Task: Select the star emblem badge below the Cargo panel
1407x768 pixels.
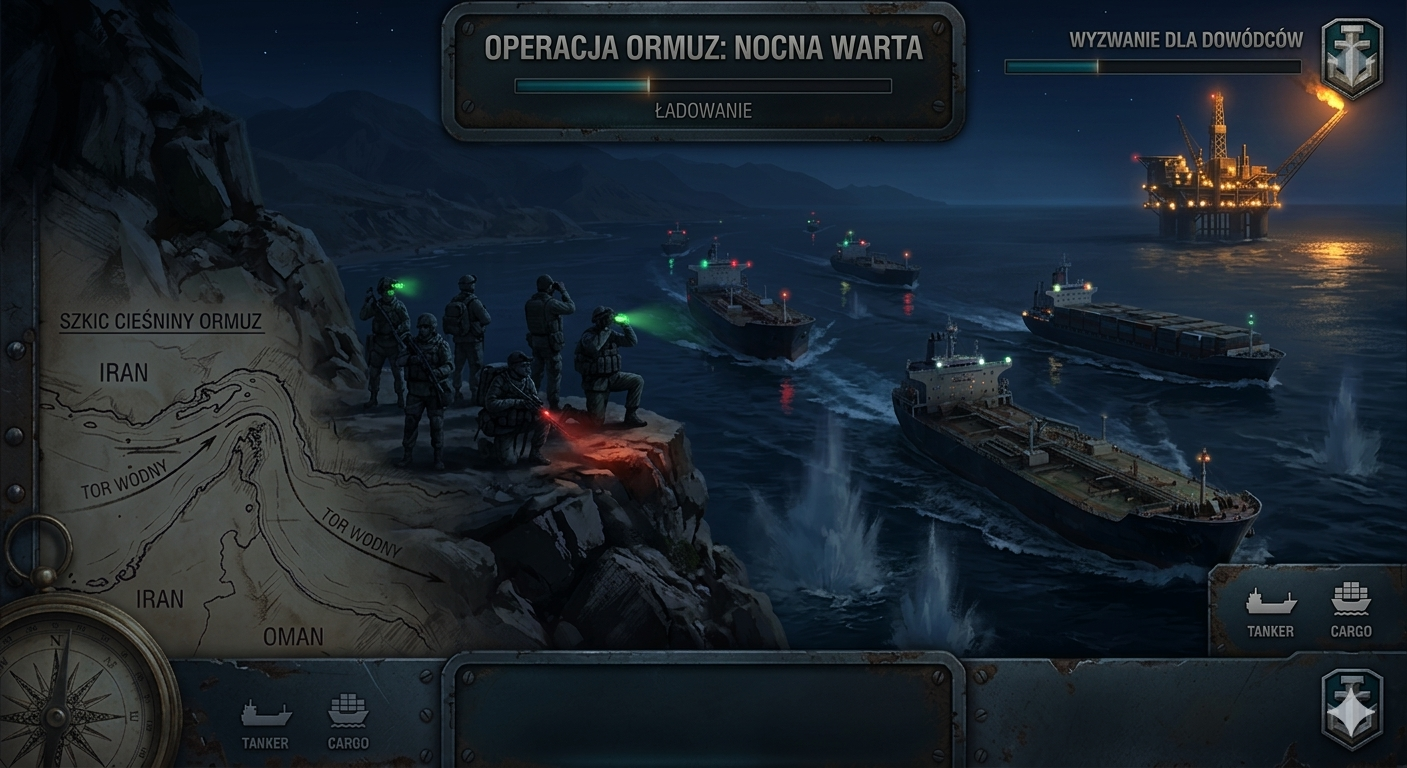Action: coord(1352,709)
